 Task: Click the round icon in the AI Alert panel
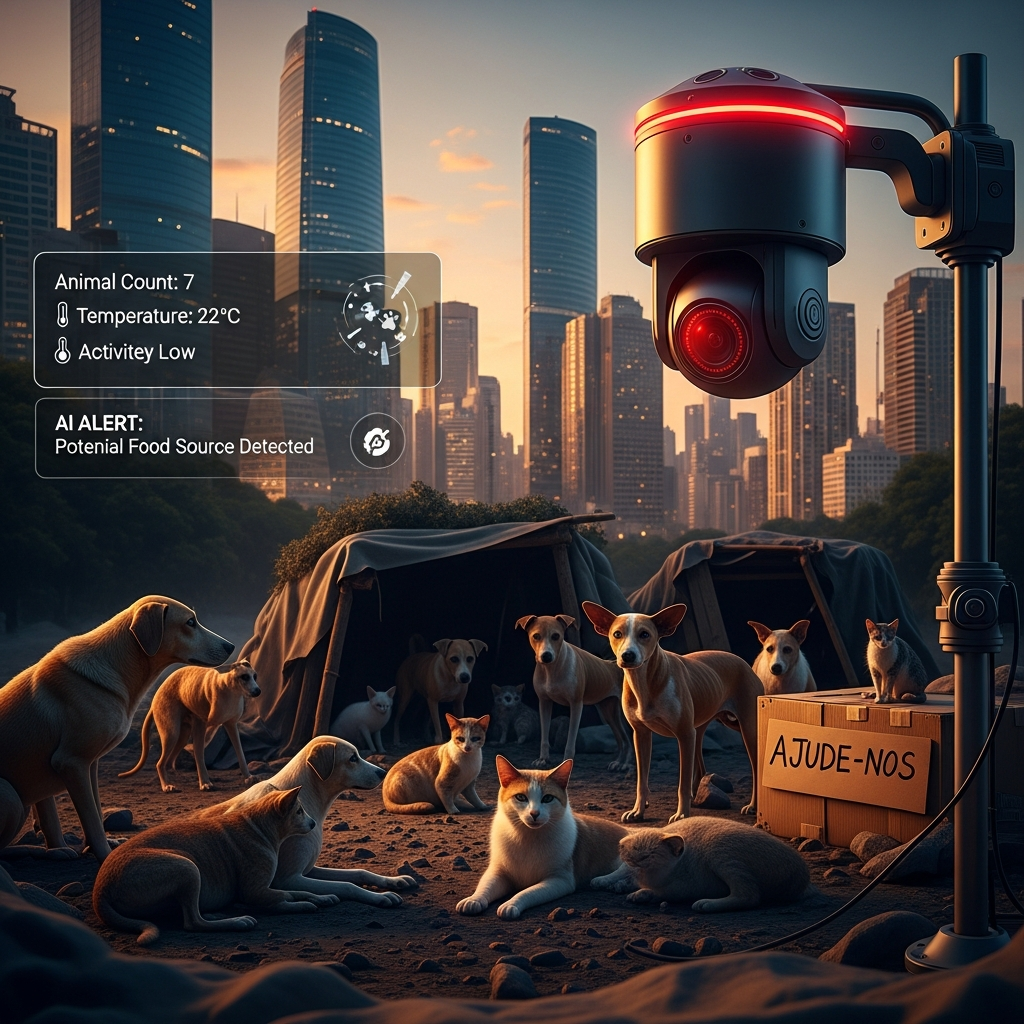pyautogui.click(x=377, y=440)
